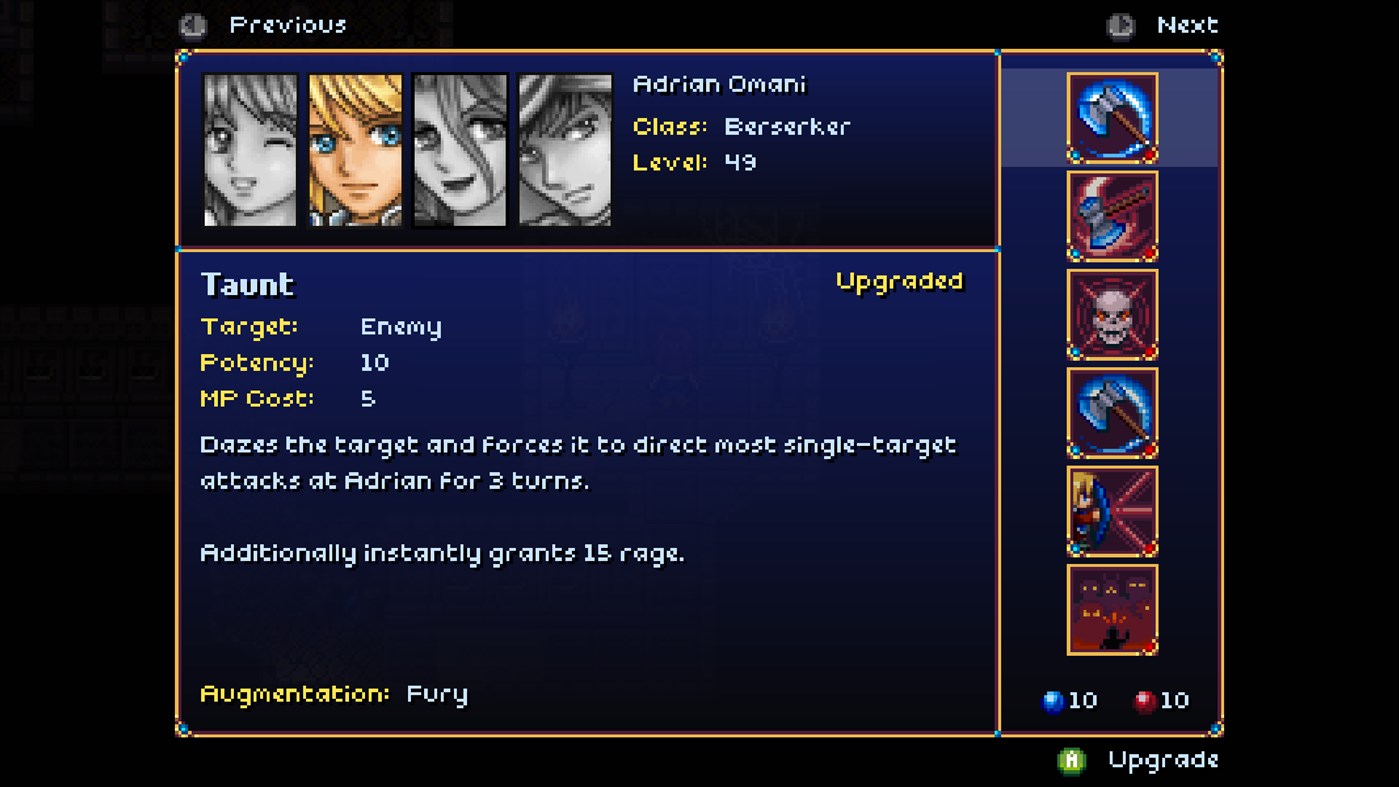Image resolution: width=1399 pixels, height=787 pixels.
Task: Click the Upgrade button
Action: point(1161,760)
